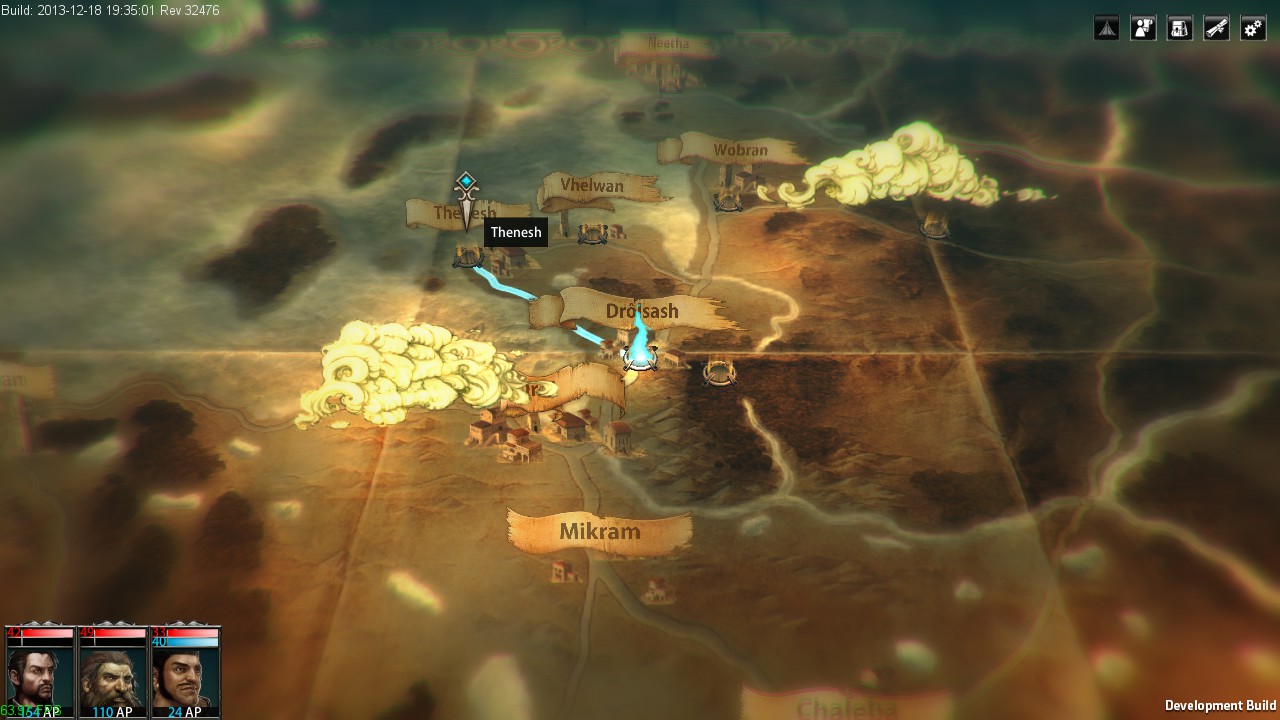Click the glowing Drolsash current location marker
Screen dimensions: 1280x720
tap(638, 356)
